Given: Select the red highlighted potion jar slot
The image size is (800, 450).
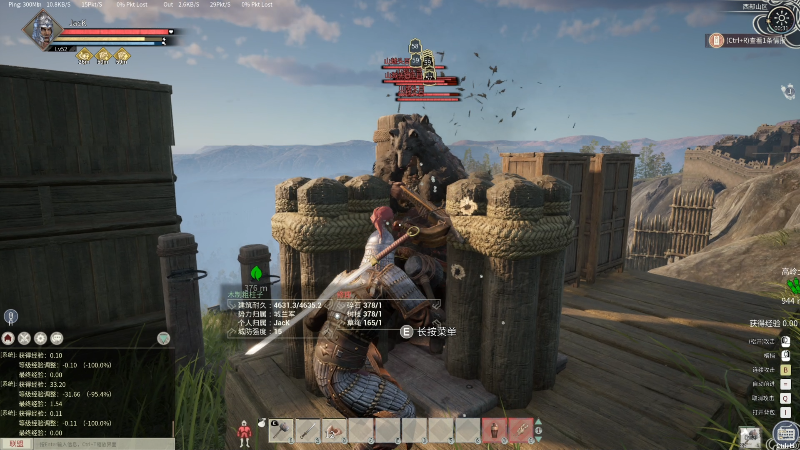Looking at the screenshot, I should click(494, 431).
